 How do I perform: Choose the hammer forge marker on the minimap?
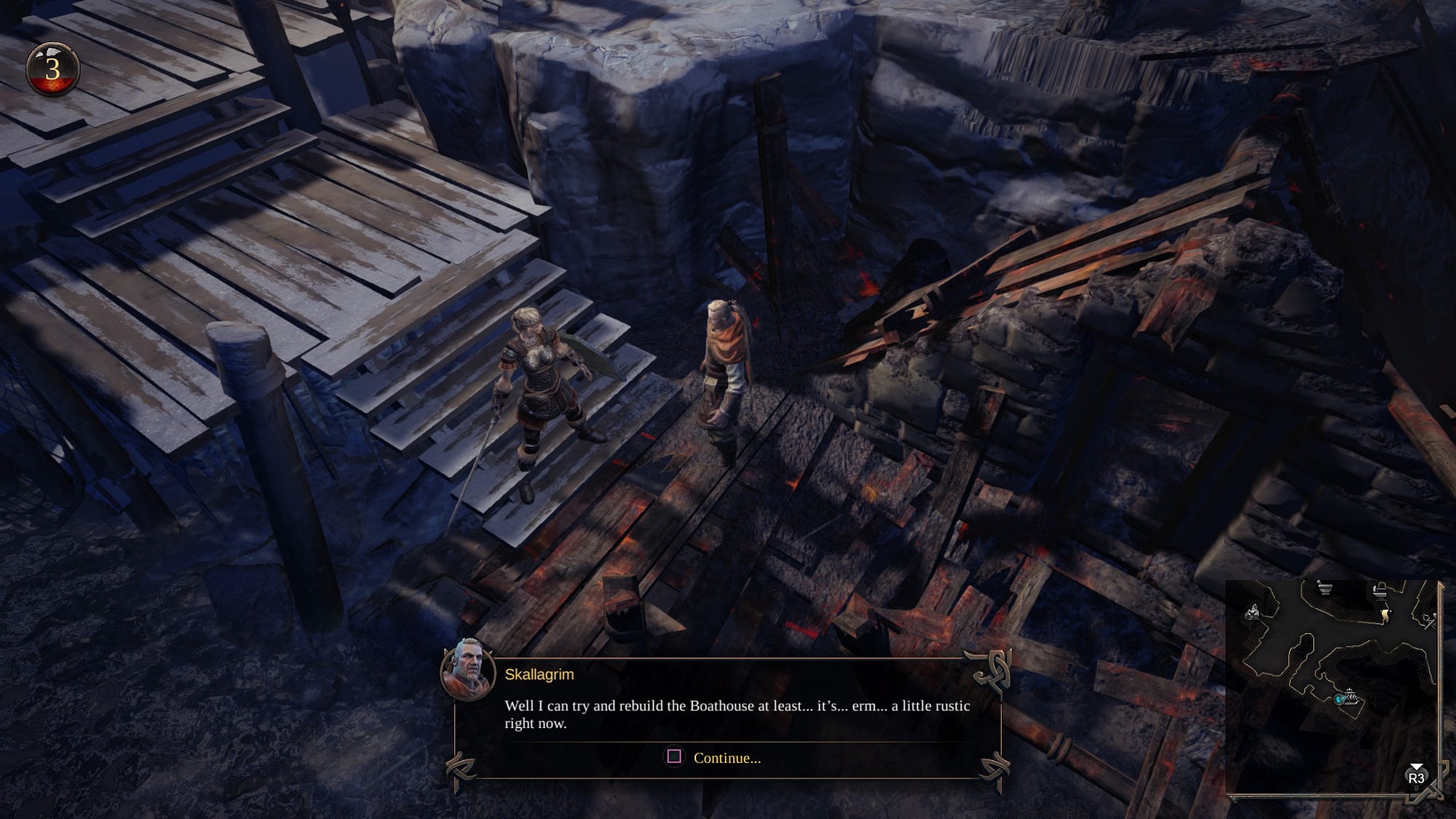(1428, 620)
